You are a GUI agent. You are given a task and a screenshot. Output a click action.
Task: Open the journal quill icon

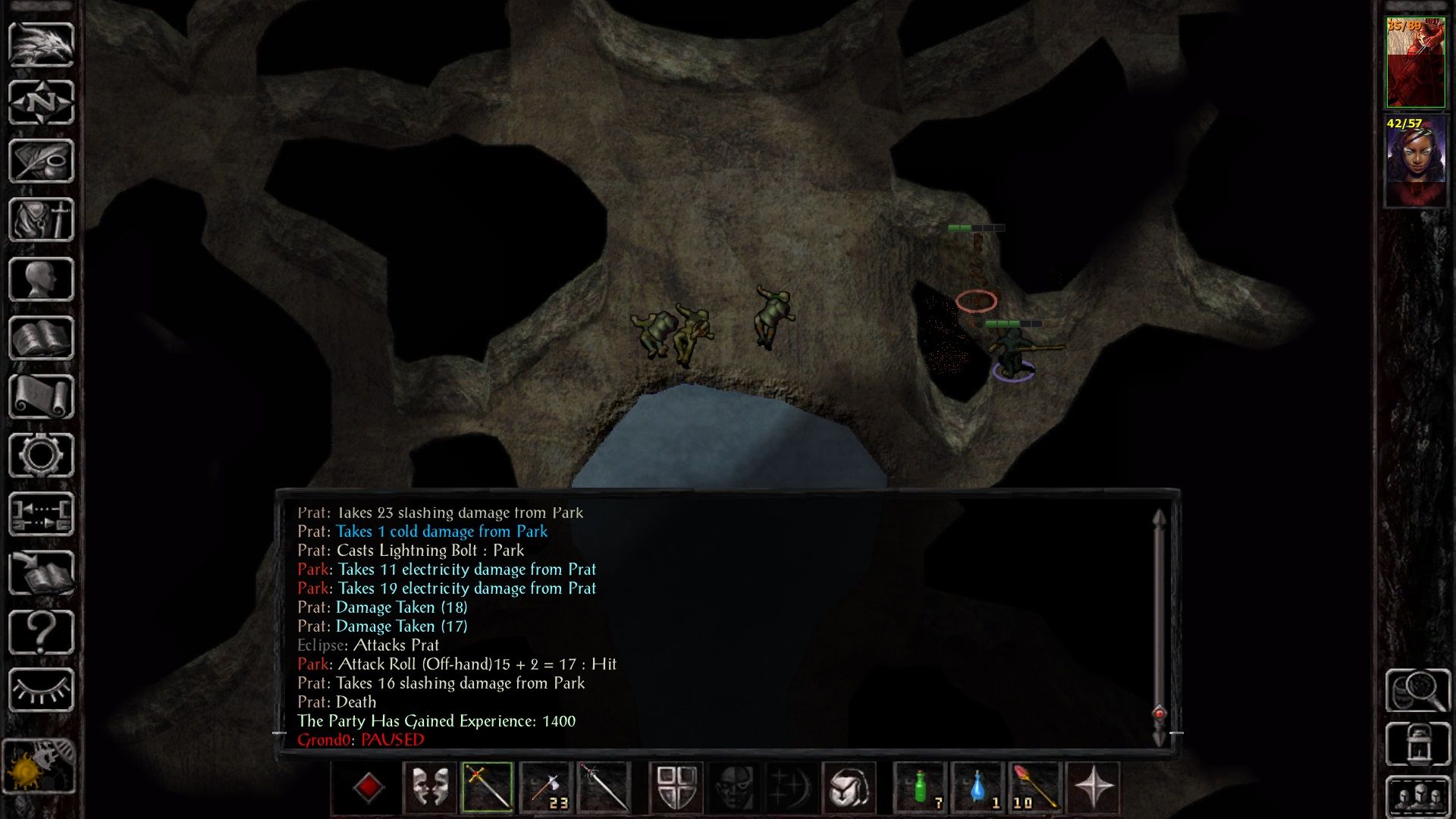tap(41, 161)
